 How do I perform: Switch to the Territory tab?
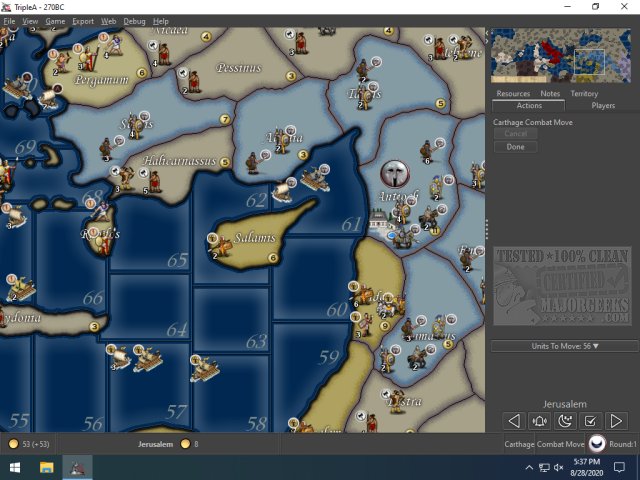click(584, 93)
